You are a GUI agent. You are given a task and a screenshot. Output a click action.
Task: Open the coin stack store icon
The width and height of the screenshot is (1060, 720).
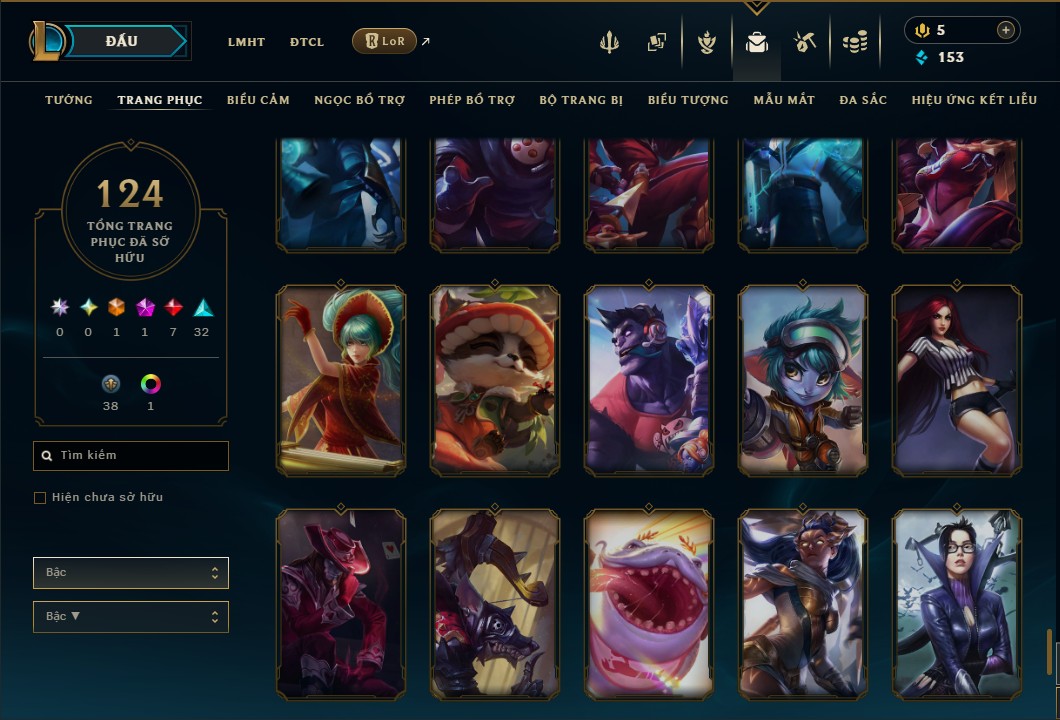click(854, 42)
